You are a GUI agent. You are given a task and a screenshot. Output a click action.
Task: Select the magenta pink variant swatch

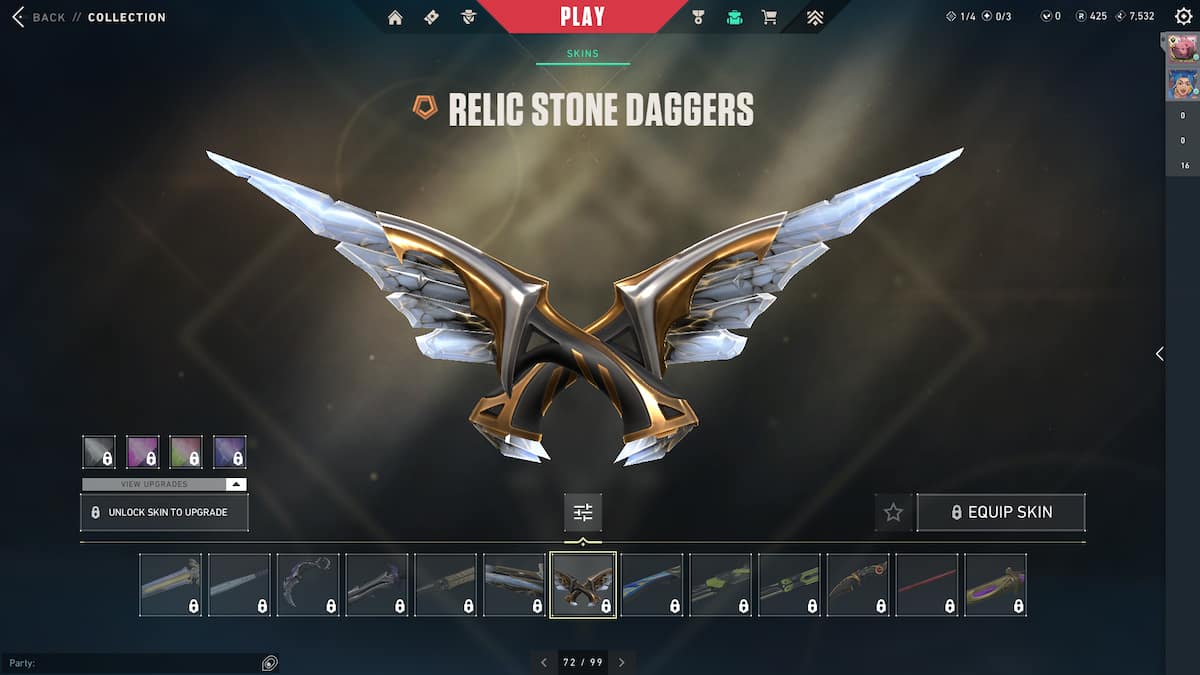[143, 452]
